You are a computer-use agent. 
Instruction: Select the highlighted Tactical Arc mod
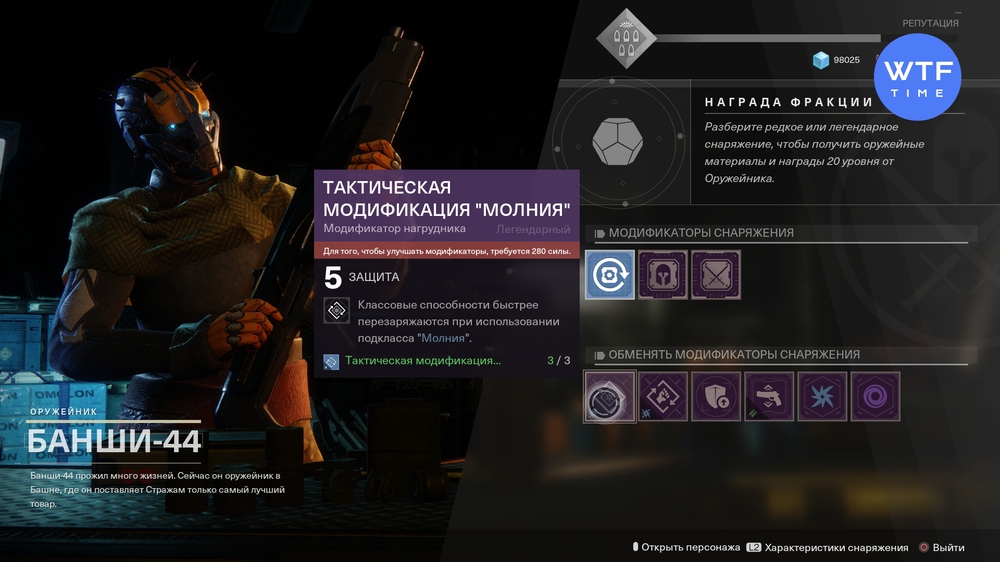tap(610, 397)
